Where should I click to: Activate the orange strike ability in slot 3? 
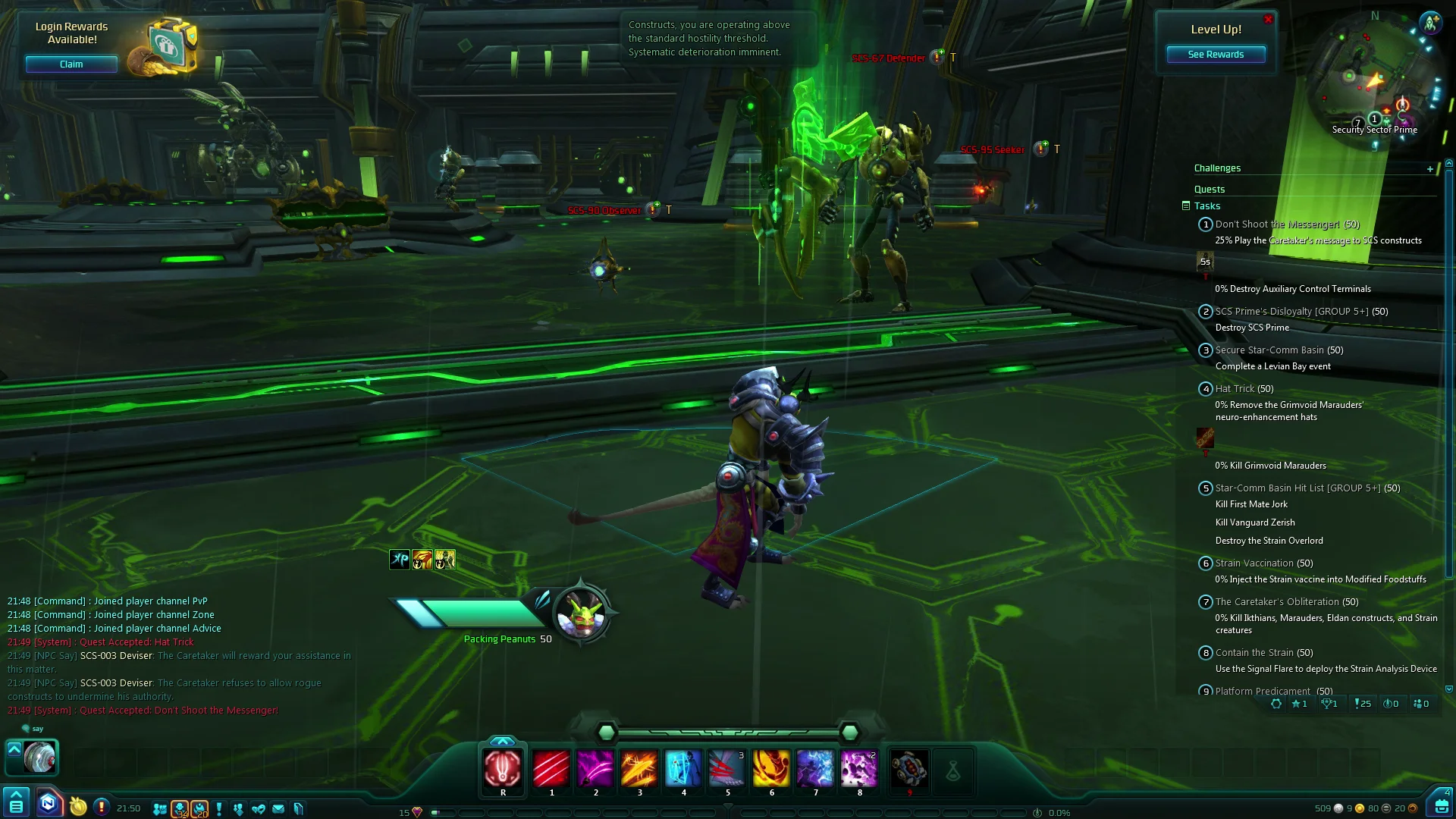tap(639, 768)
